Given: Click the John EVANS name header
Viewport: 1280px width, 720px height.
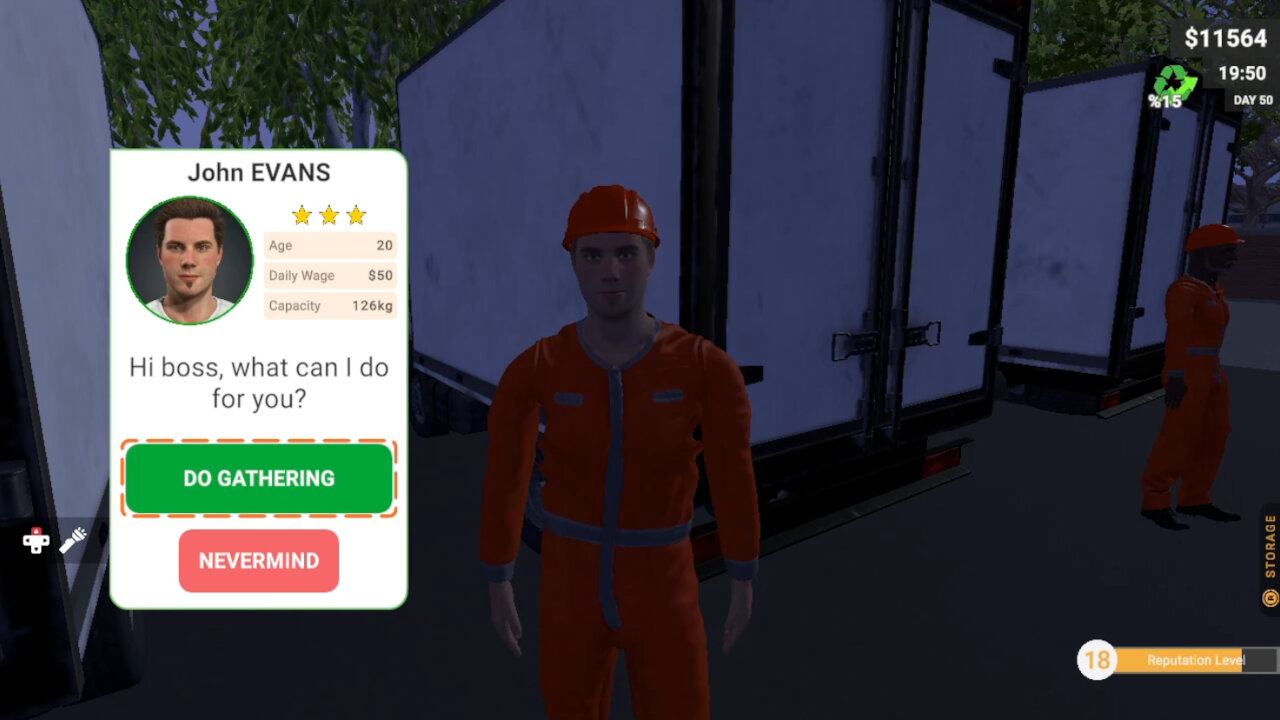Looking at the screenshot, I should [259, 172].
